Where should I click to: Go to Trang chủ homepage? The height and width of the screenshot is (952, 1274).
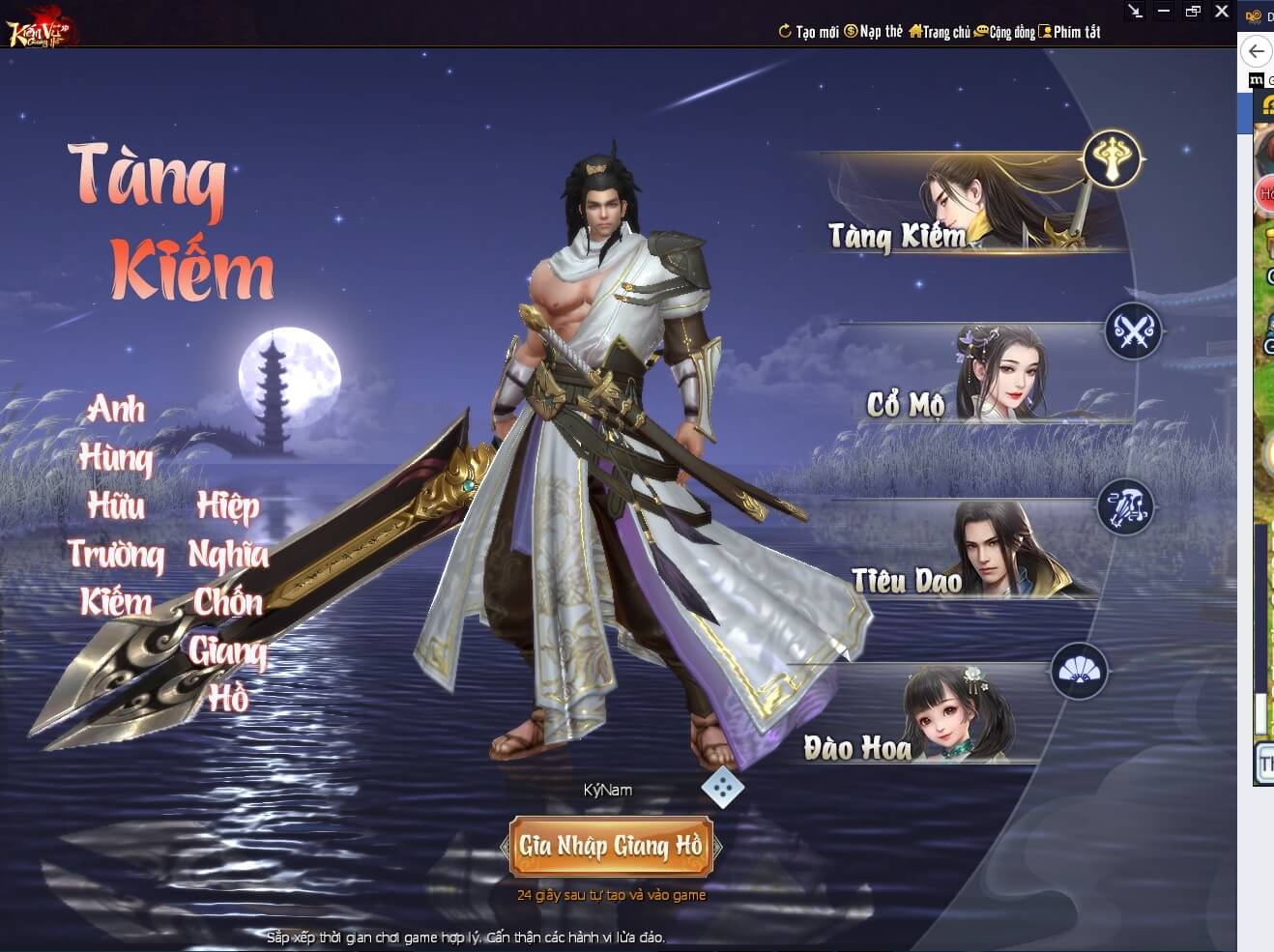[940, 32]
